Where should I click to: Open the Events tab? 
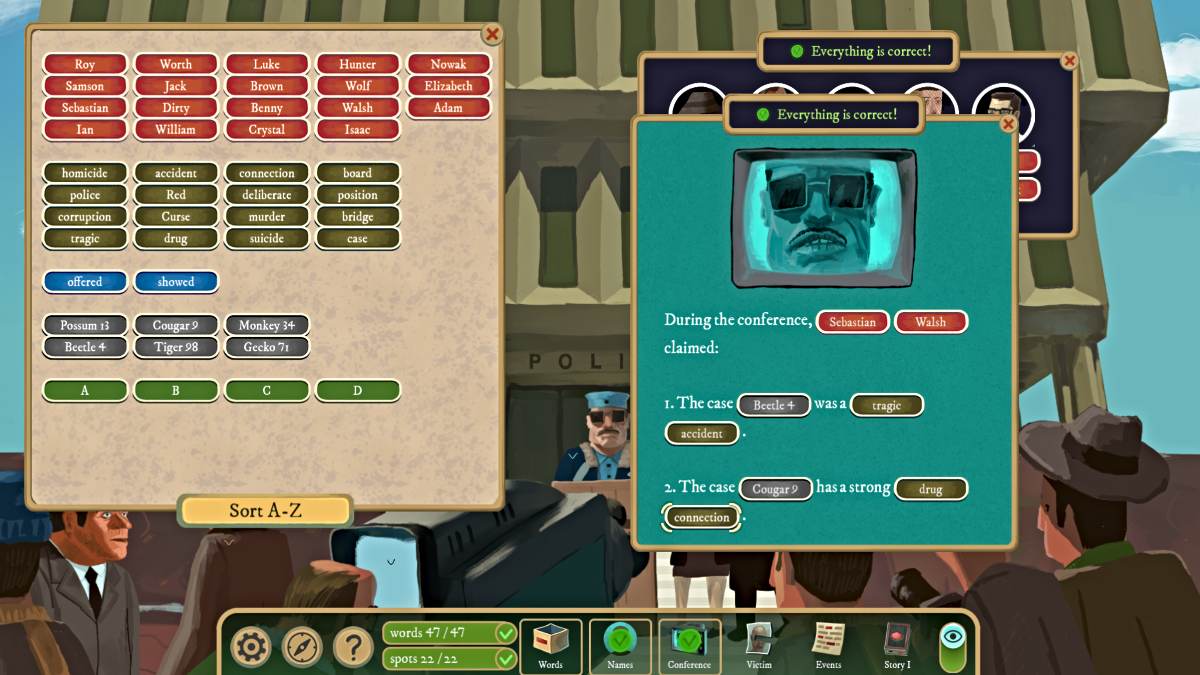828,645
